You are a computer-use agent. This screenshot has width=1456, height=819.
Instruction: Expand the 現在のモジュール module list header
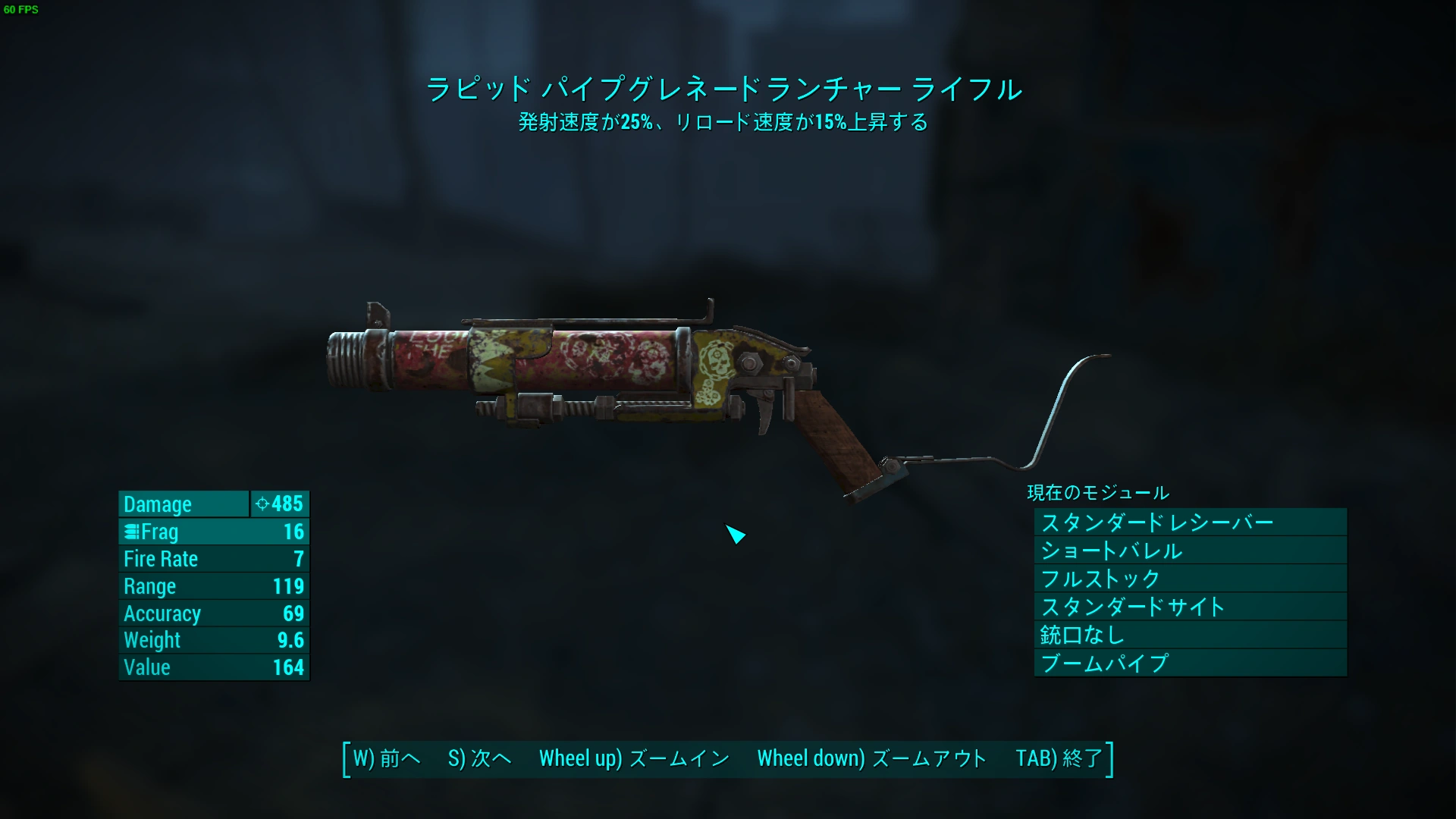1097,492
